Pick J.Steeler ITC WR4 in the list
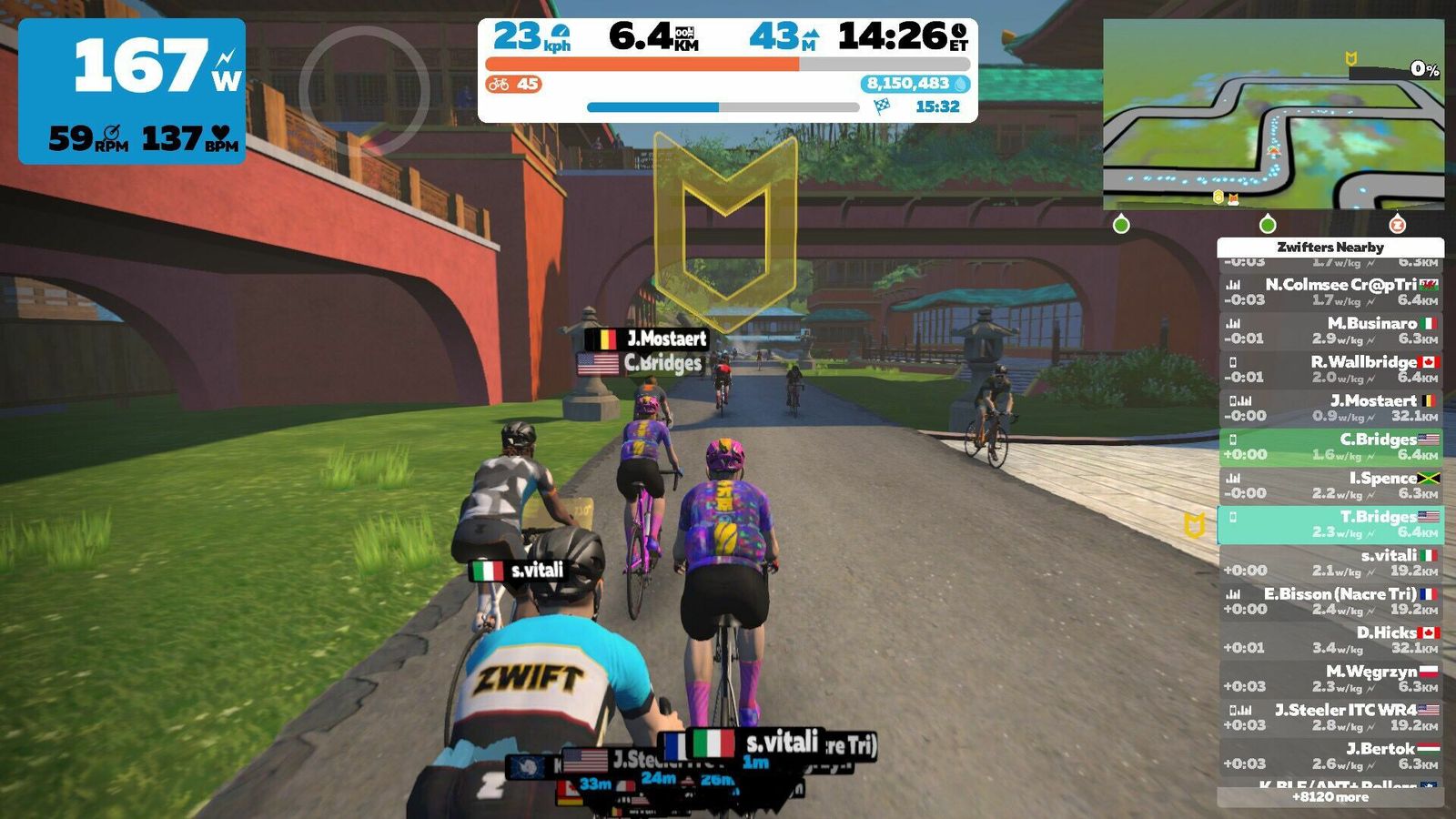The width and height of the screenshot is (1456, 819). (x=1330, y=717)
